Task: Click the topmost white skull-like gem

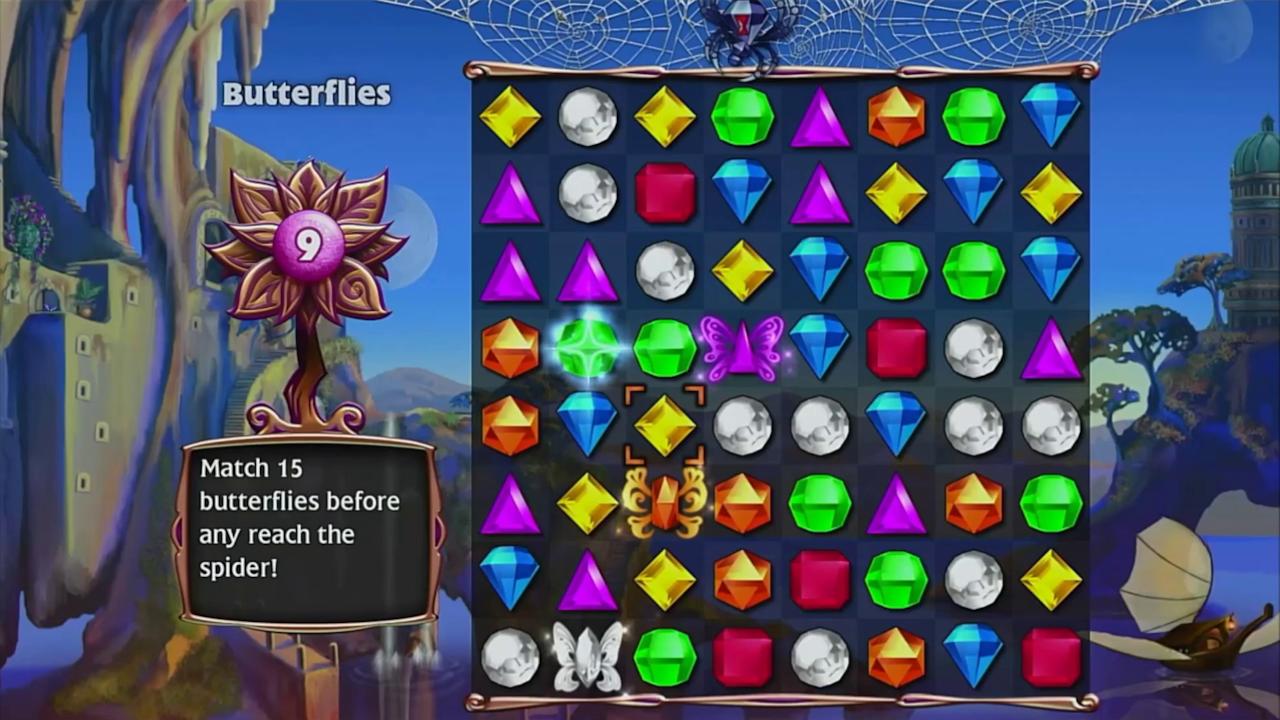Action: [588, 115]
